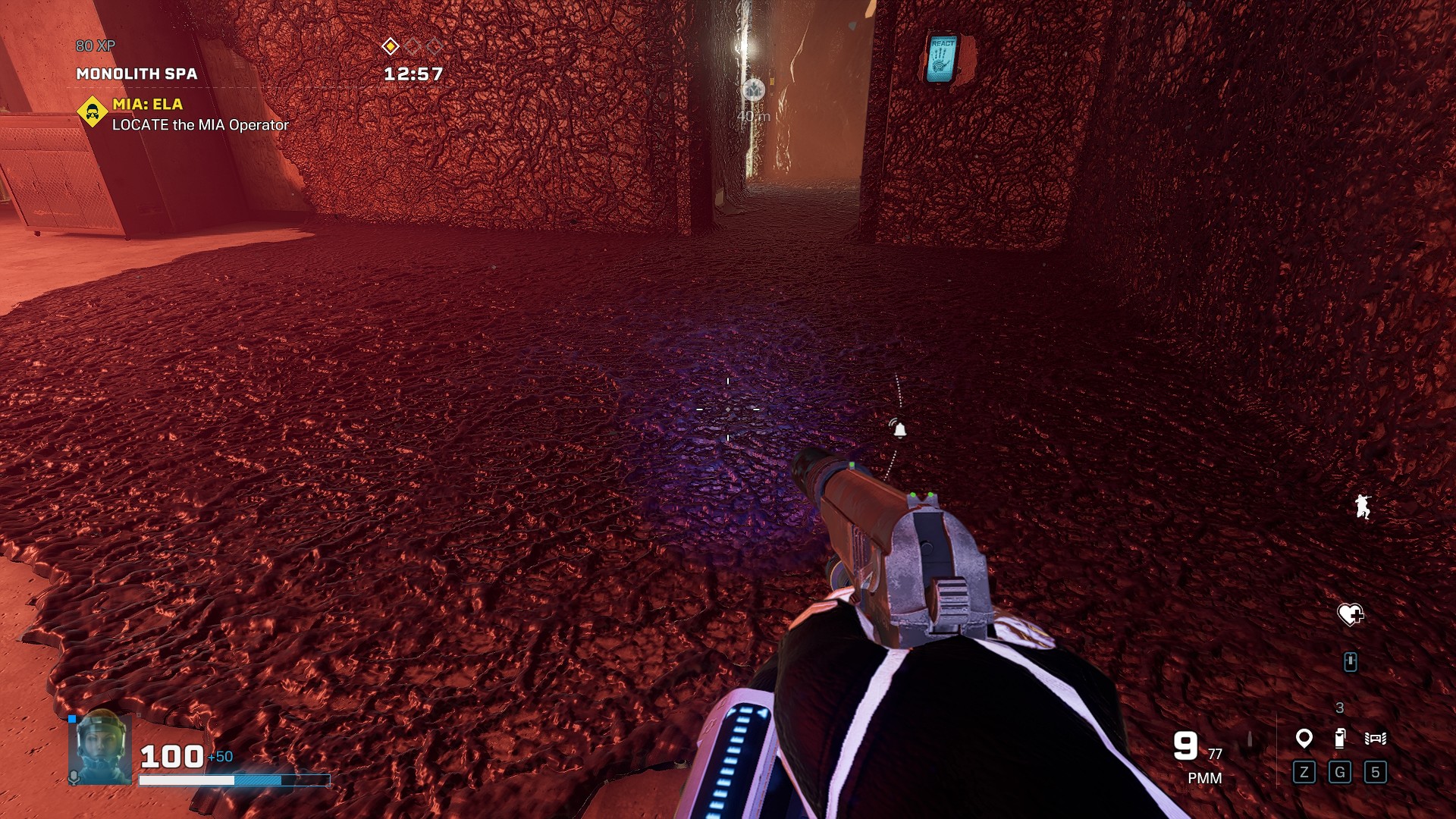Click the PMM weapon label
Screen dimensions: 1456x819
pos(1204,778)
